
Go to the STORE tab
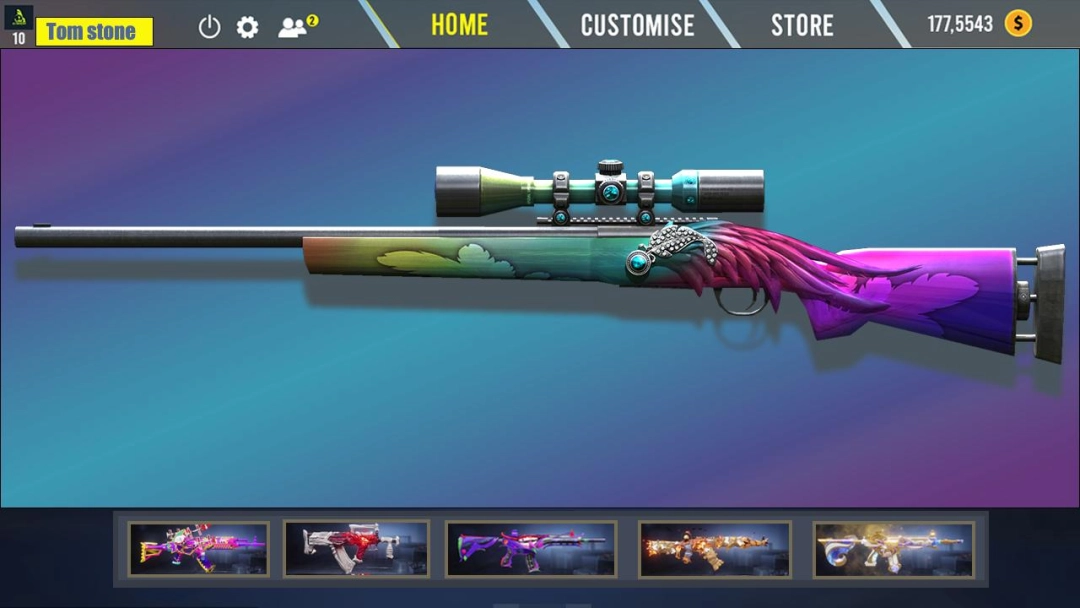[x=802, y=25]
